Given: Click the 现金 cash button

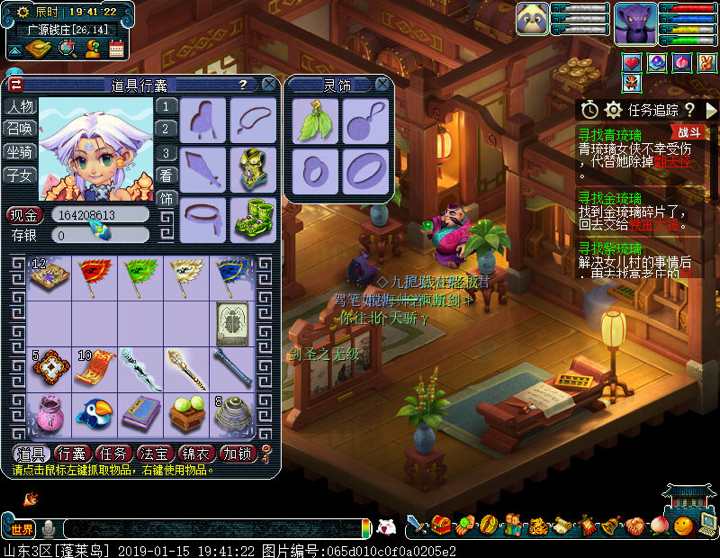Looking at the screenshot, I should [x=25, y=215].
